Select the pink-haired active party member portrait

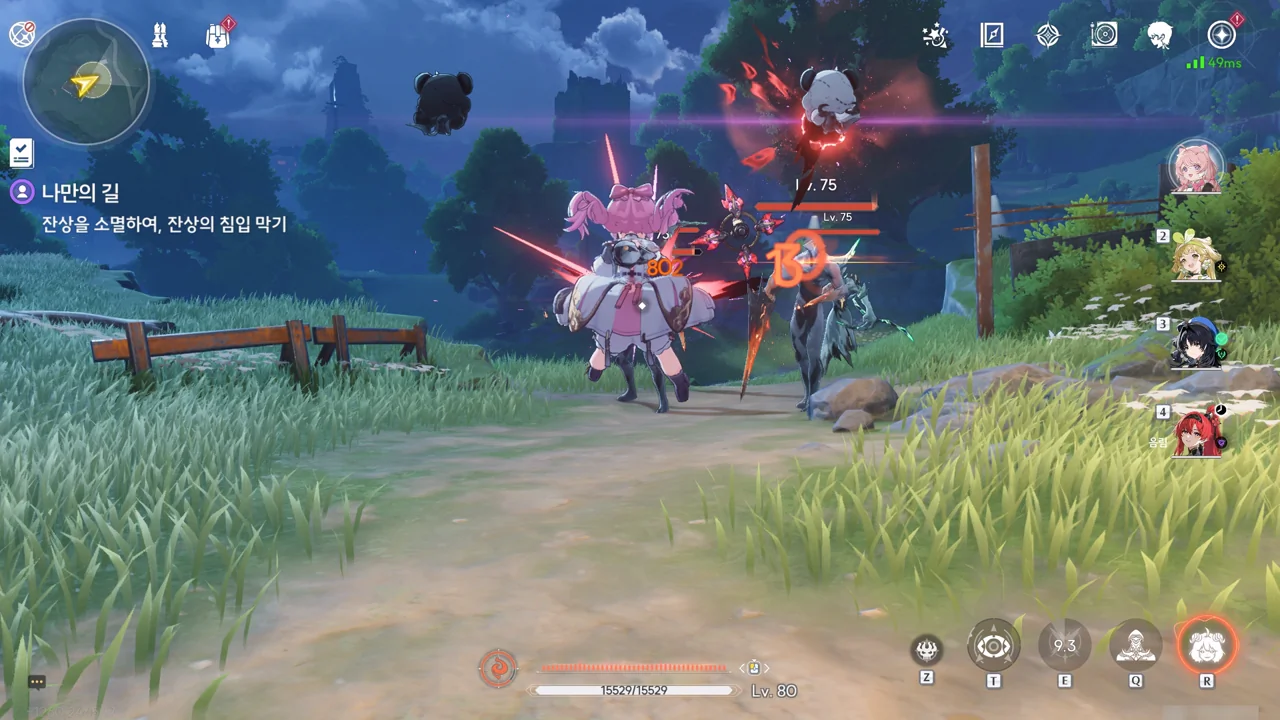(1196, 167)
